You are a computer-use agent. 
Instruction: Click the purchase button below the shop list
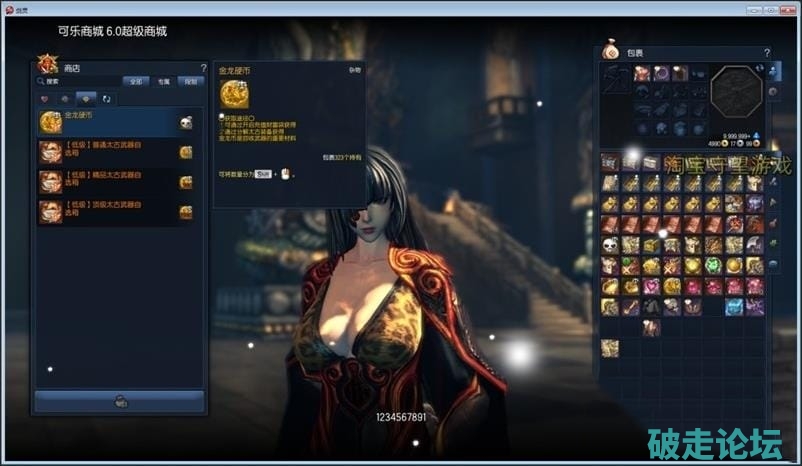pyautogui.click(x=120, y=401)
